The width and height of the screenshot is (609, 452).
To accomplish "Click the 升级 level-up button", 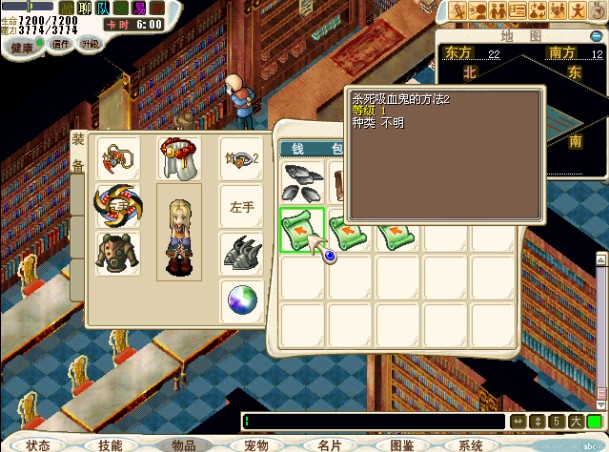I will (x=90, y=44).
